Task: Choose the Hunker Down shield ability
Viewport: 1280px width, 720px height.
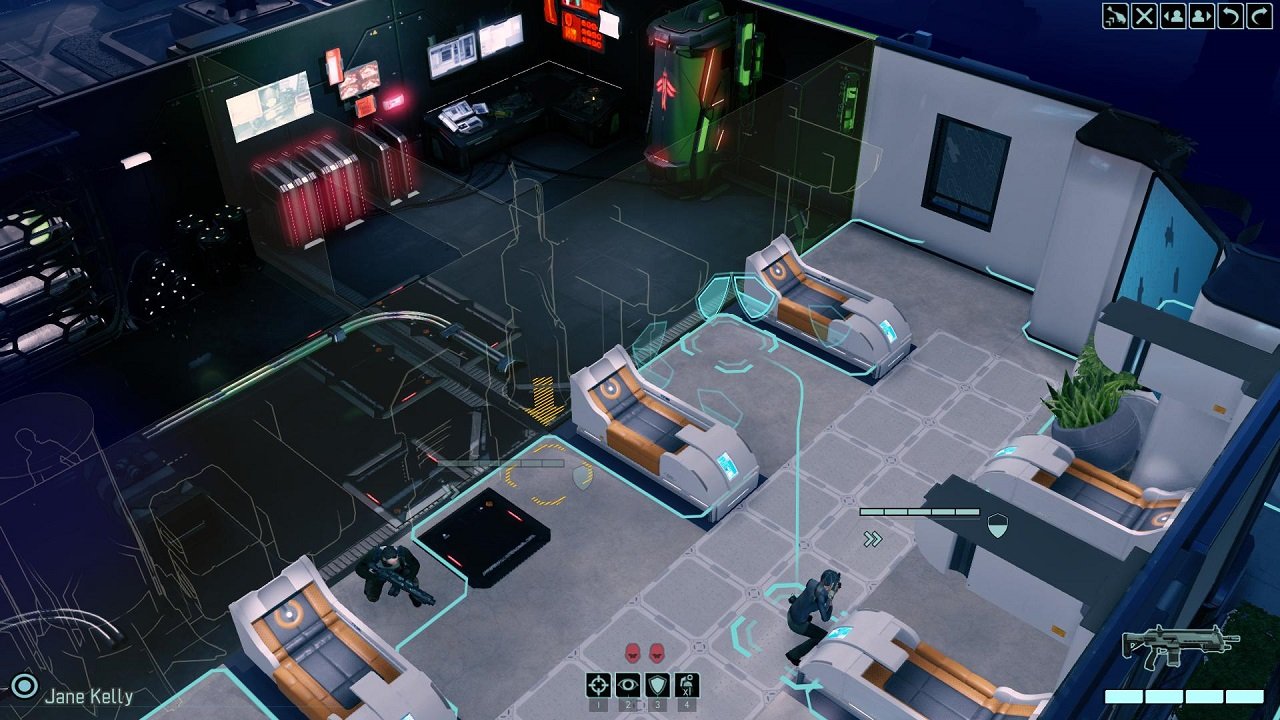Action: pos(657,685)
